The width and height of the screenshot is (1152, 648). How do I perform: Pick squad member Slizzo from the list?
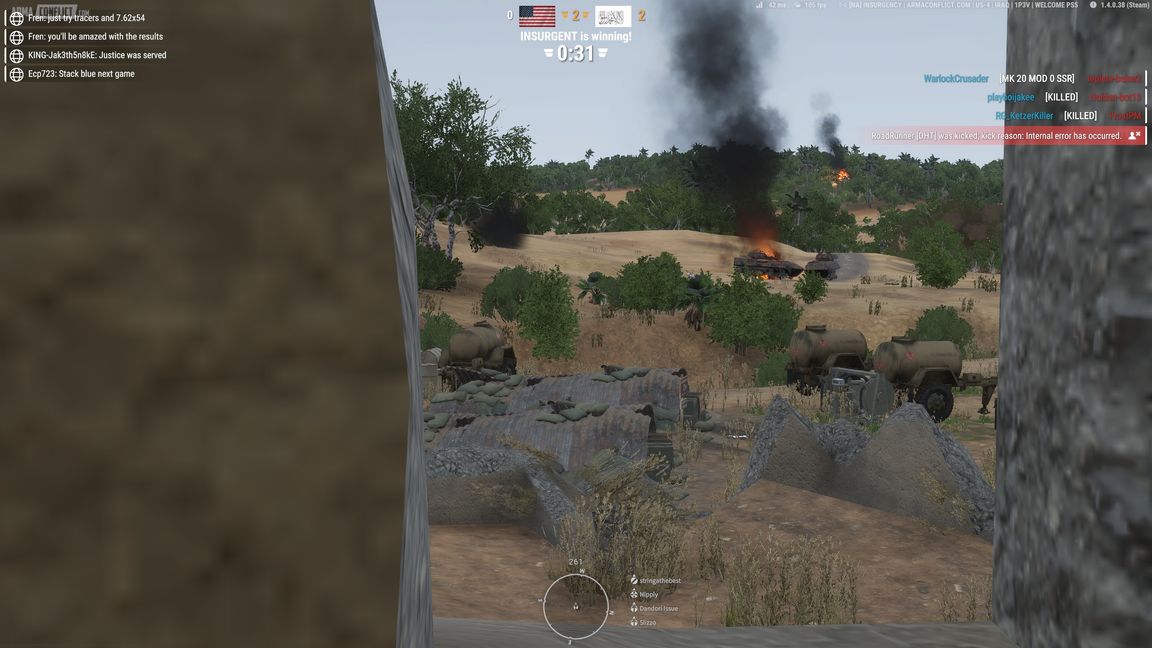coord(647,622)
